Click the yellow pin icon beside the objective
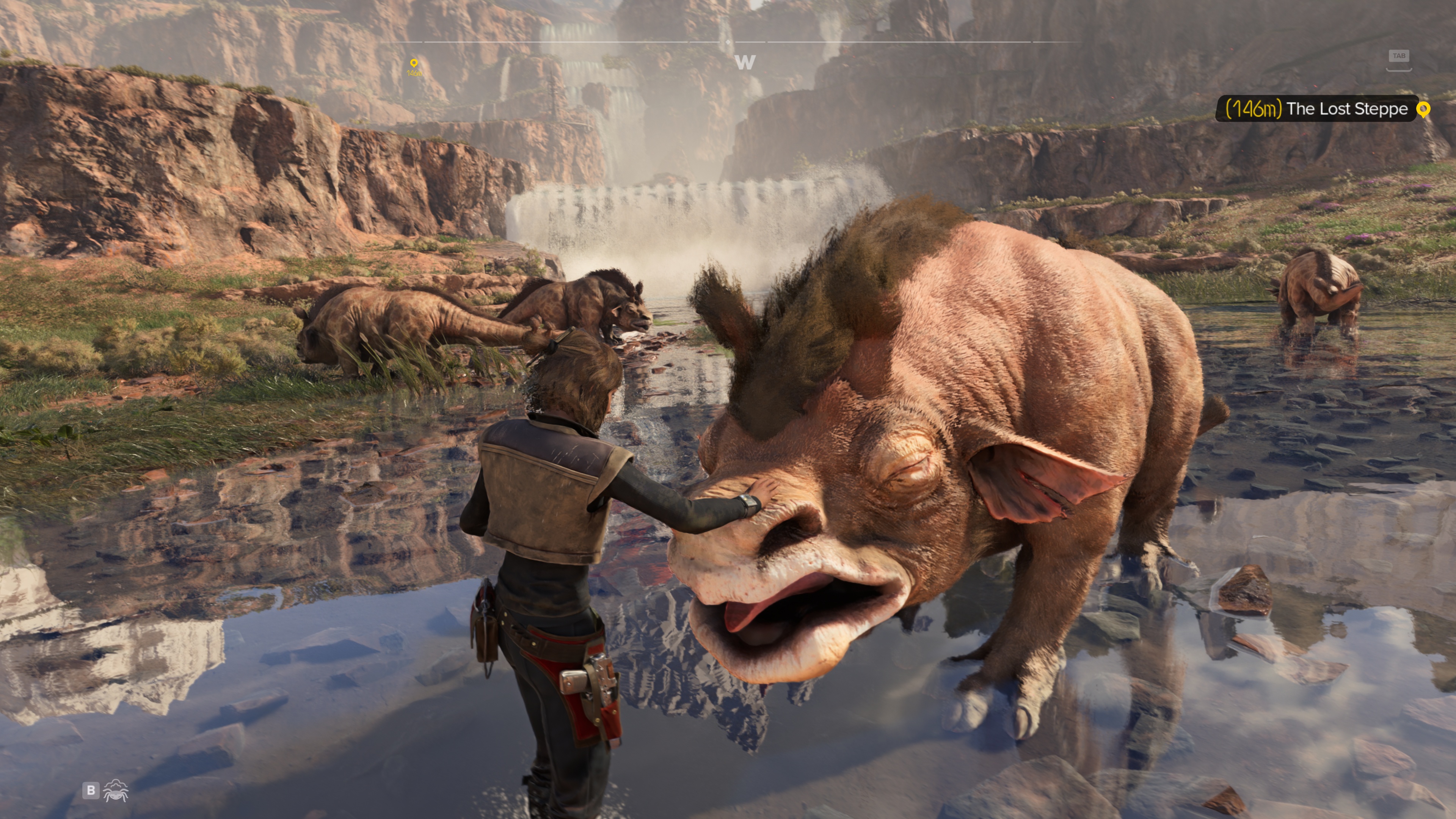This screenshot has width=1456, height=819. (x=1423, y=109)
